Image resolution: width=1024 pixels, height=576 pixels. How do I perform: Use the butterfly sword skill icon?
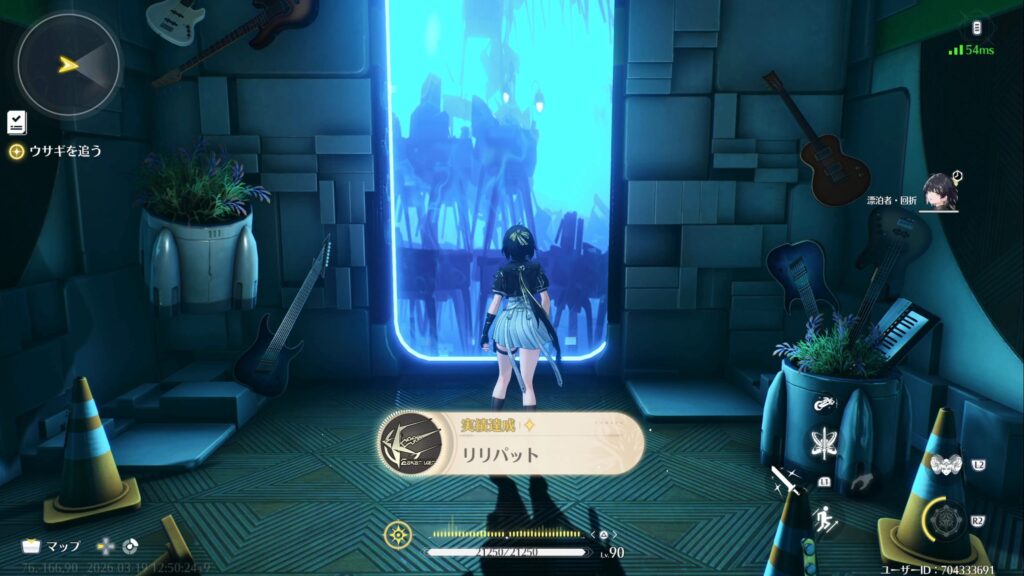826,441
